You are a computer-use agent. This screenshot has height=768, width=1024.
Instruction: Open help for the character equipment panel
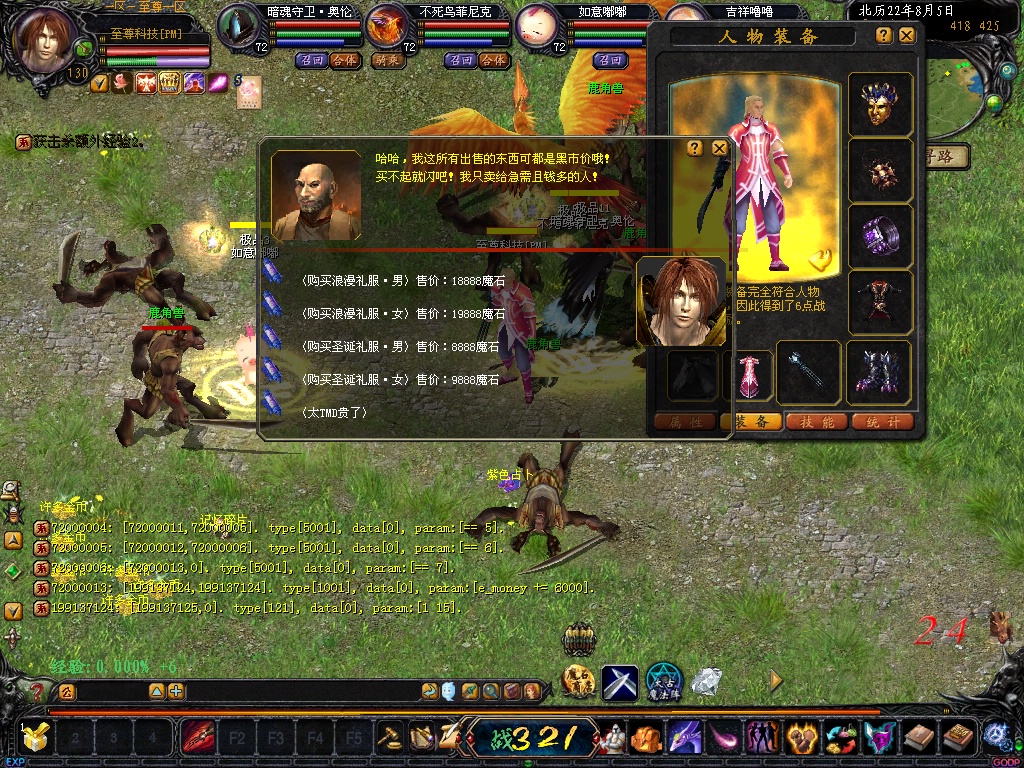pos(884,35)
